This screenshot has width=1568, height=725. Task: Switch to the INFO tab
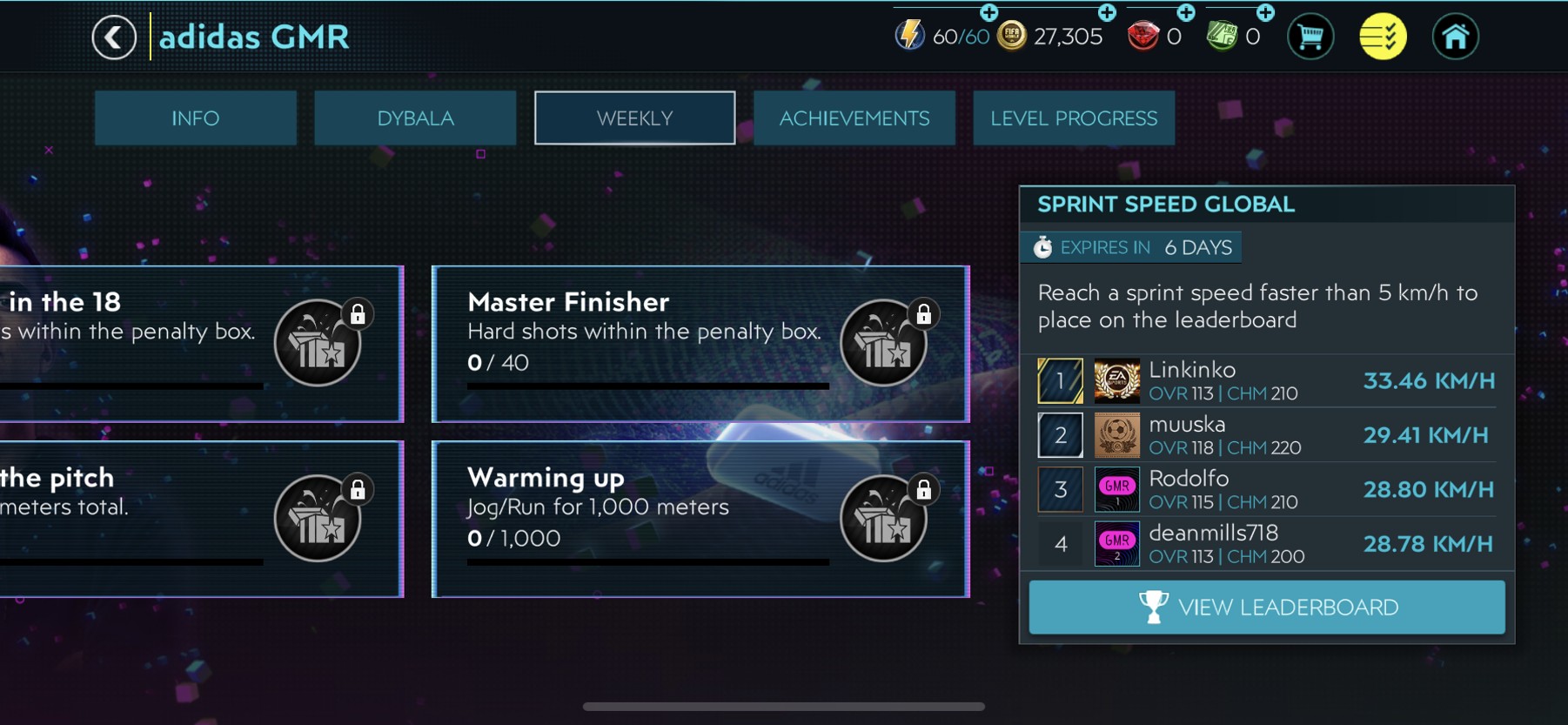click(x=195, y=118)
